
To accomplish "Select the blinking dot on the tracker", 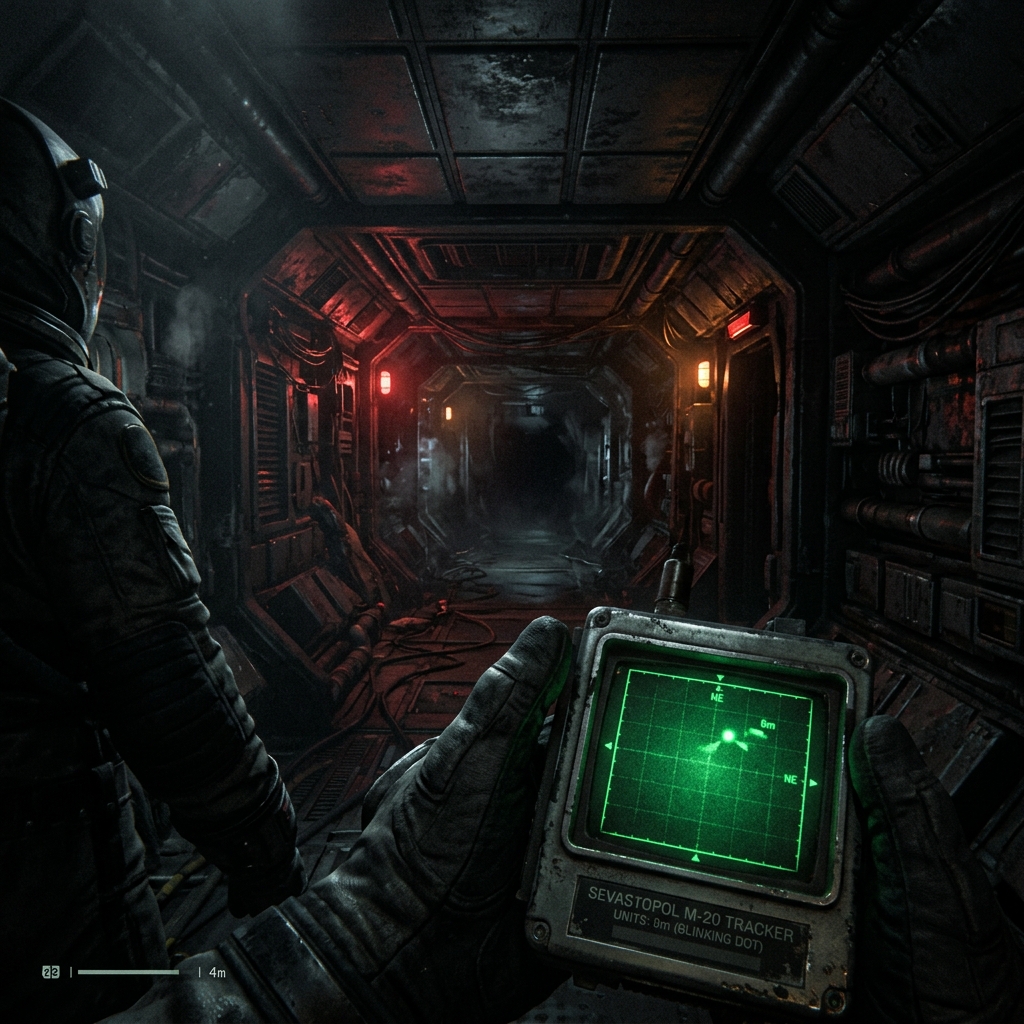I will pos(728,736).
